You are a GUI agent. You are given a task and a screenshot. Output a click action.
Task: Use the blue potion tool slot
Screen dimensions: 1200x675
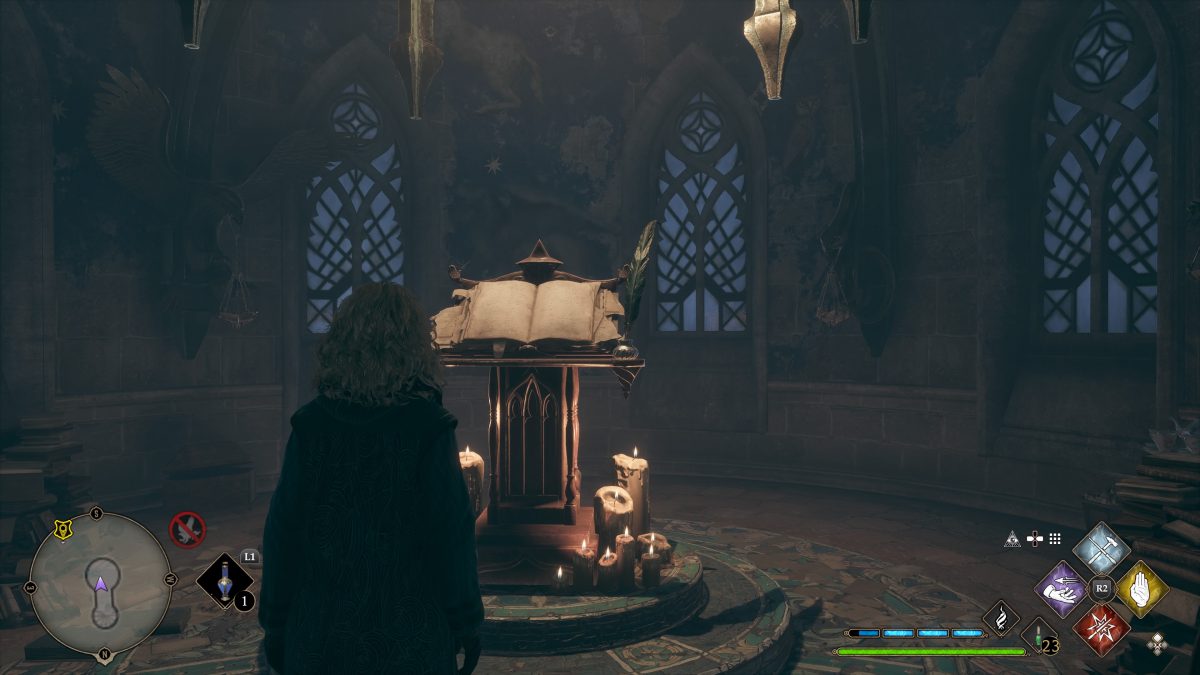pyautogui.click(x=223, y=581)
